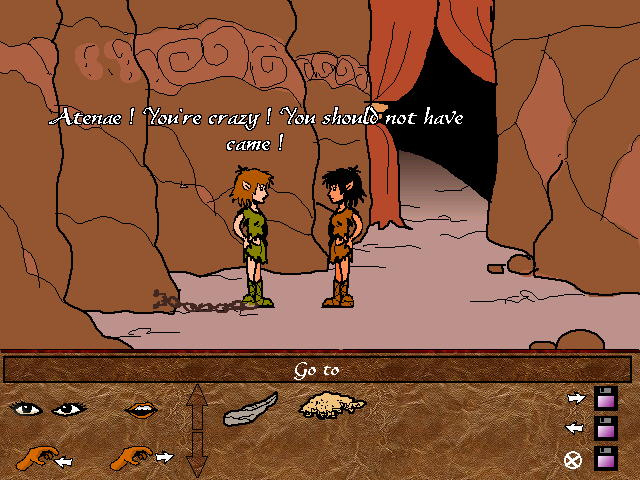Click the inventory scroll down arrow

point(197,460)
